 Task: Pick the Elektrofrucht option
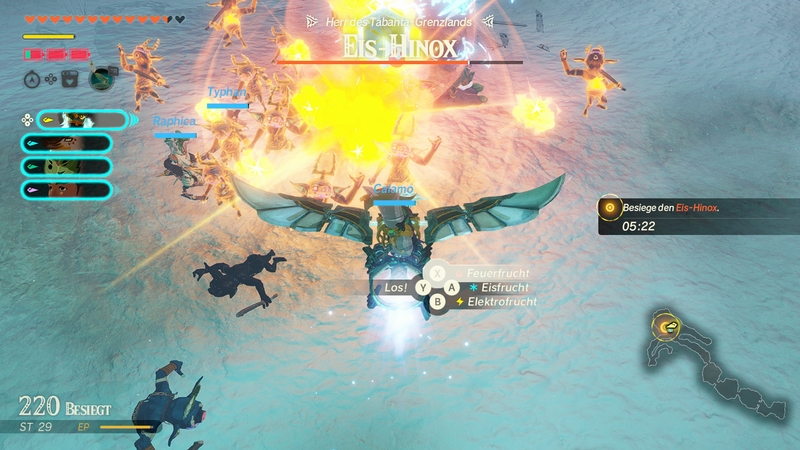tap(494, 301)
